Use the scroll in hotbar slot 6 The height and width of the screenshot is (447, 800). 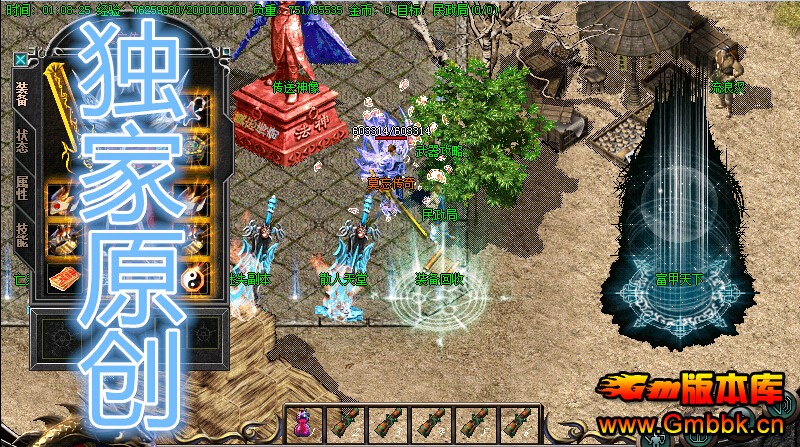pyautogui.click(x=515, y=426)
